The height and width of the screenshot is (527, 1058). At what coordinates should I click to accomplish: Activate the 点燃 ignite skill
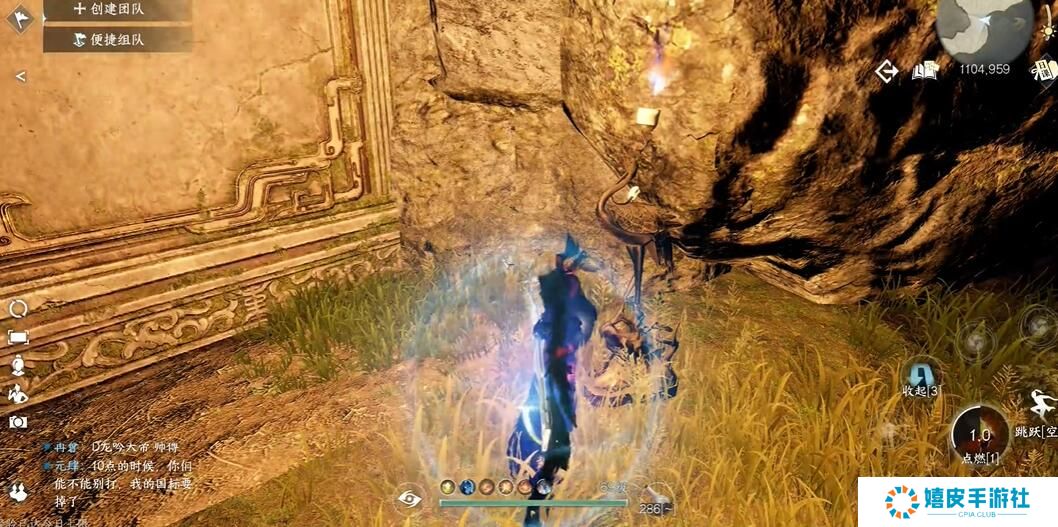coord(980,437)
